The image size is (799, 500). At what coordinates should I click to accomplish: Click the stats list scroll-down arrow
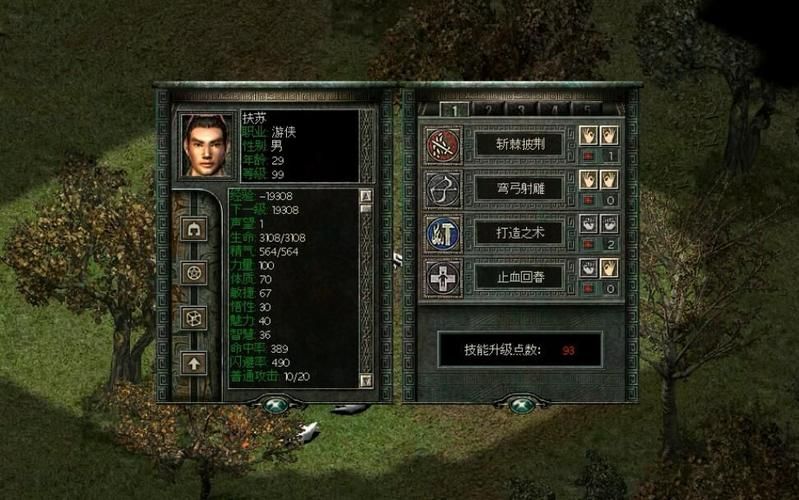(365, 380)
